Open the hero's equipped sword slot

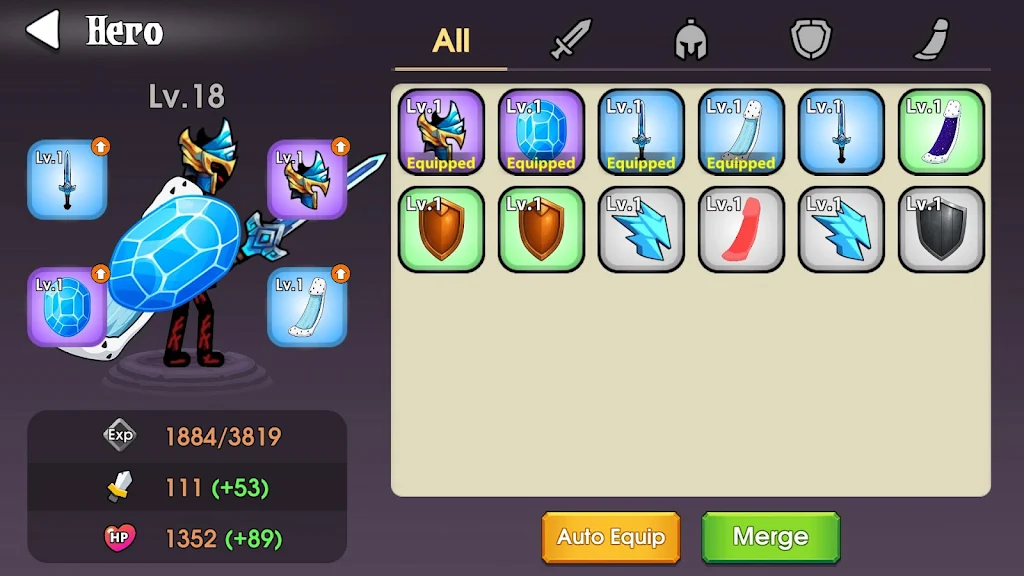67,179
